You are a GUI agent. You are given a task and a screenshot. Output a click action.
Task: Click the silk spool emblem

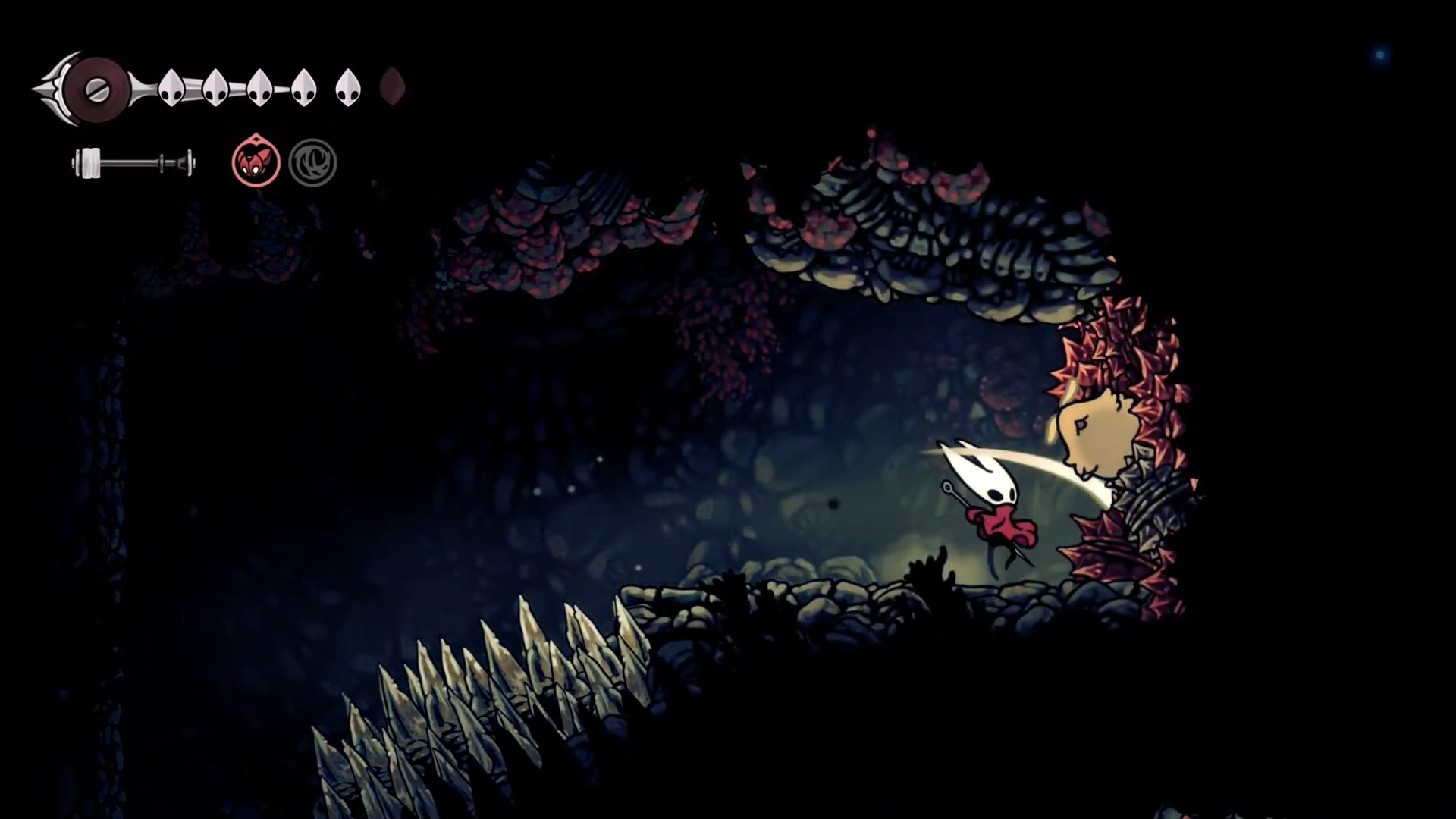click(x=96, y=89)
